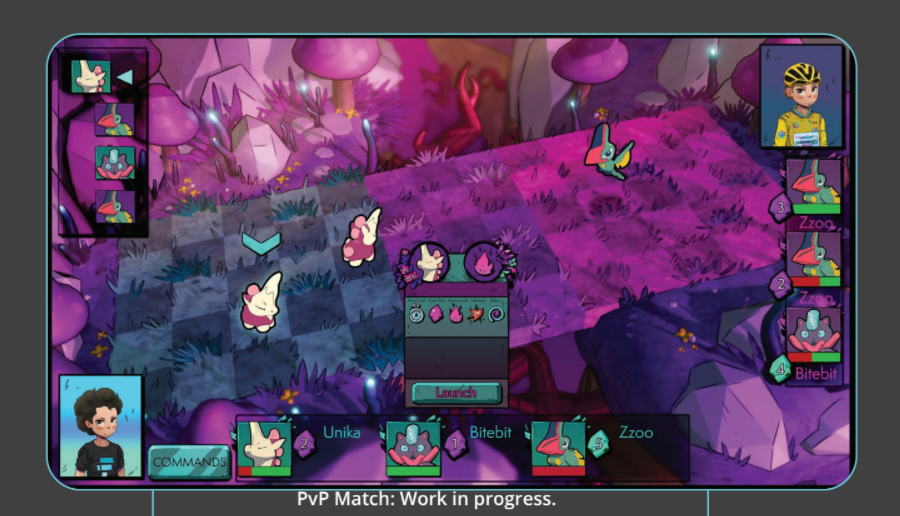The image size is (900, 516).
Task: Select Unika in the turn order list
Action: pos(90,76)
